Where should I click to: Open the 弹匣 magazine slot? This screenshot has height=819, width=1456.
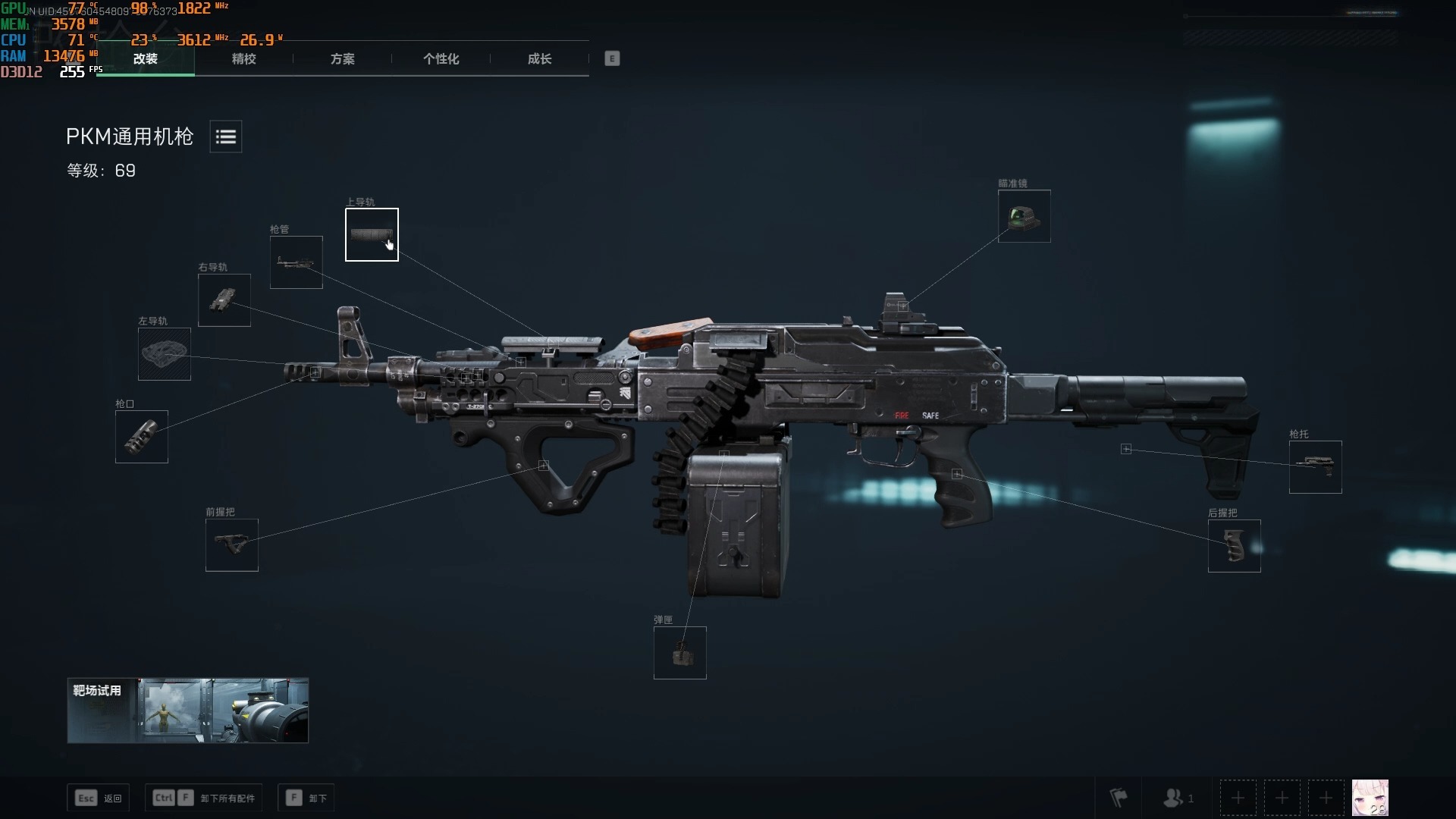coord(680,653)
